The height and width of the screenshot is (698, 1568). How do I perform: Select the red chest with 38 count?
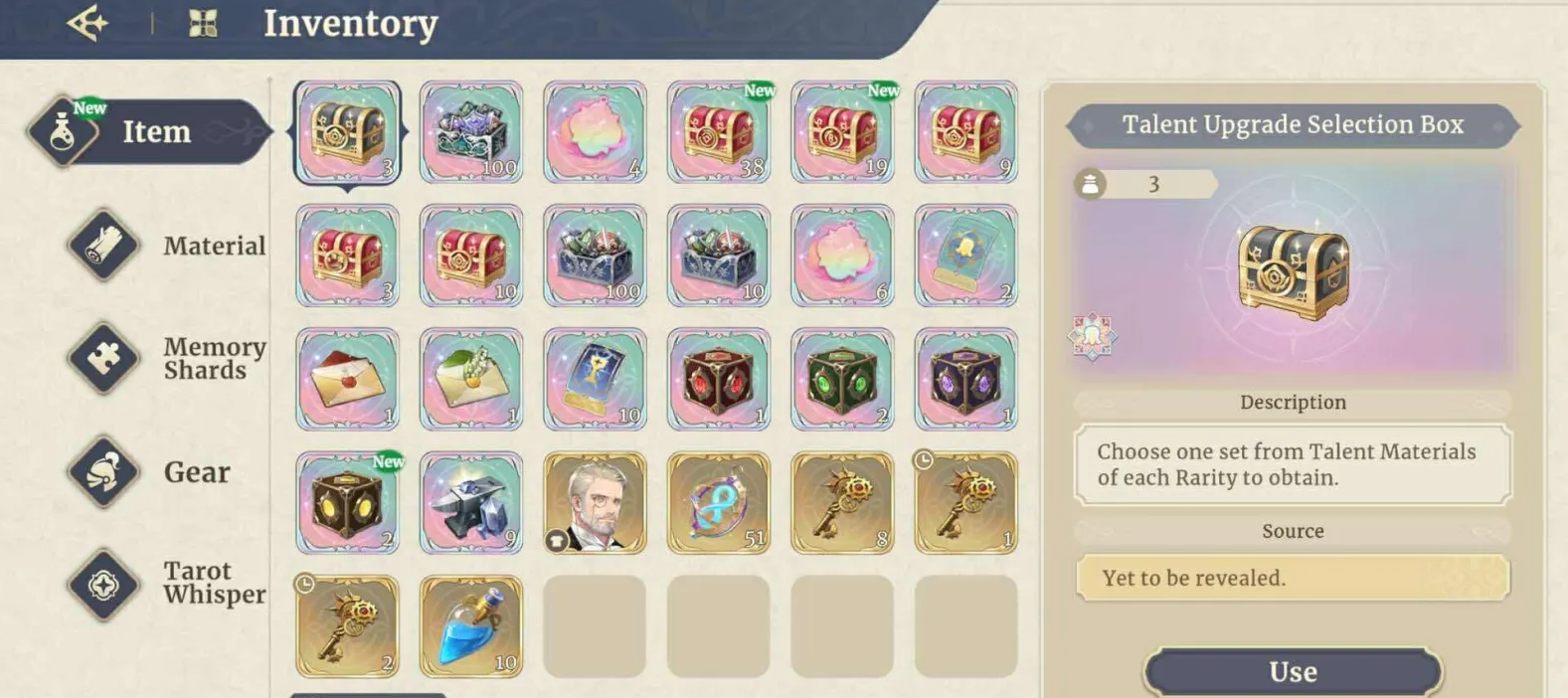pyautogui.click(x=718, y=132)
